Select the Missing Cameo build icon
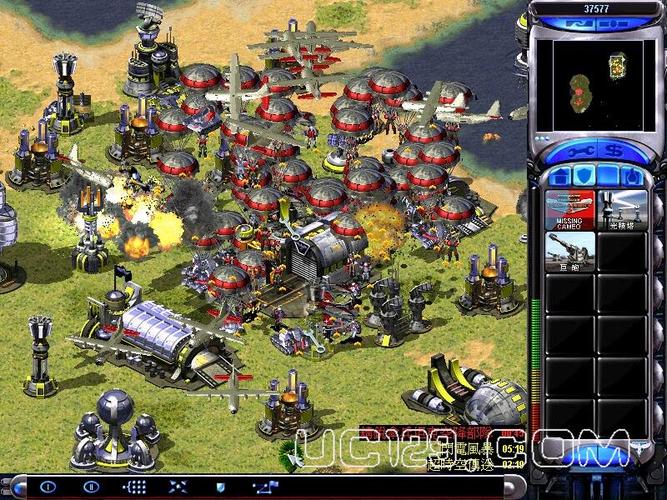This screenshot has height=500, width=667. pyautogui.click(x=569, y=210)
